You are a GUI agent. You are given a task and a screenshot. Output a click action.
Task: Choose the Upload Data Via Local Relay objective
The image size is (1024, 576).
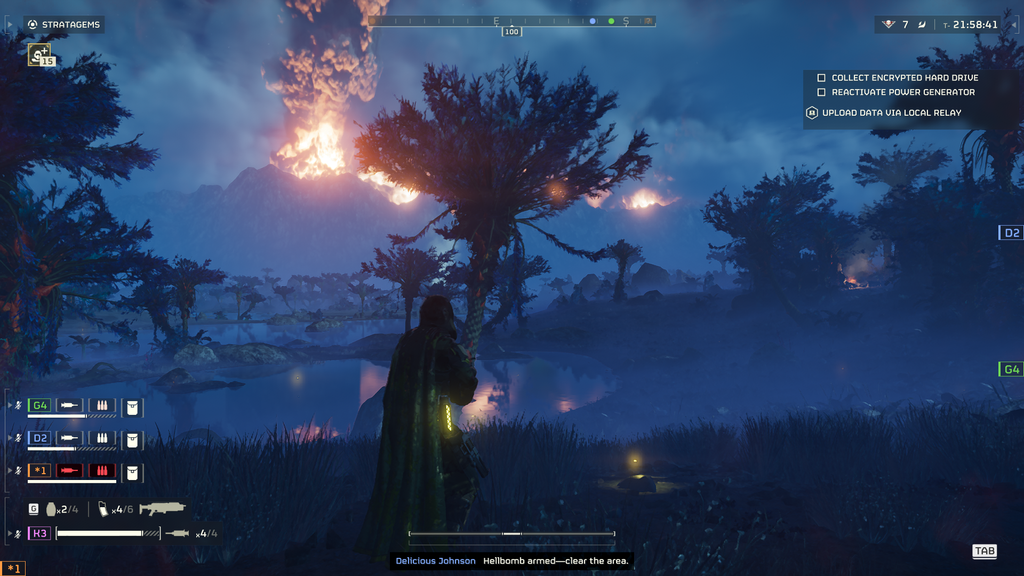(x=891, y=113)
